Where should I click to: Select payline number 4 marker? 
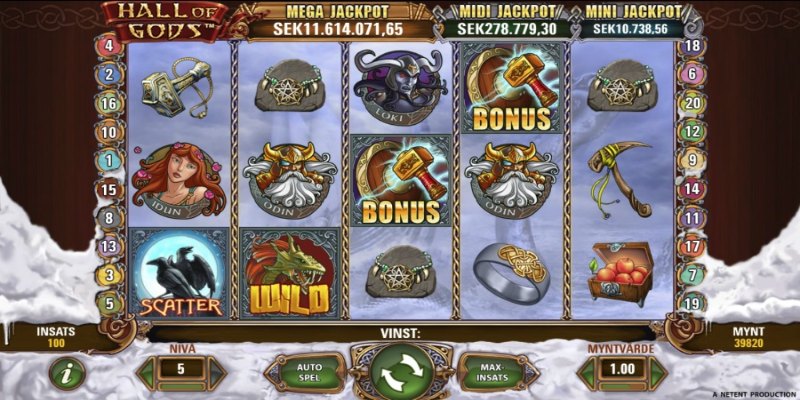pos(108,46)
